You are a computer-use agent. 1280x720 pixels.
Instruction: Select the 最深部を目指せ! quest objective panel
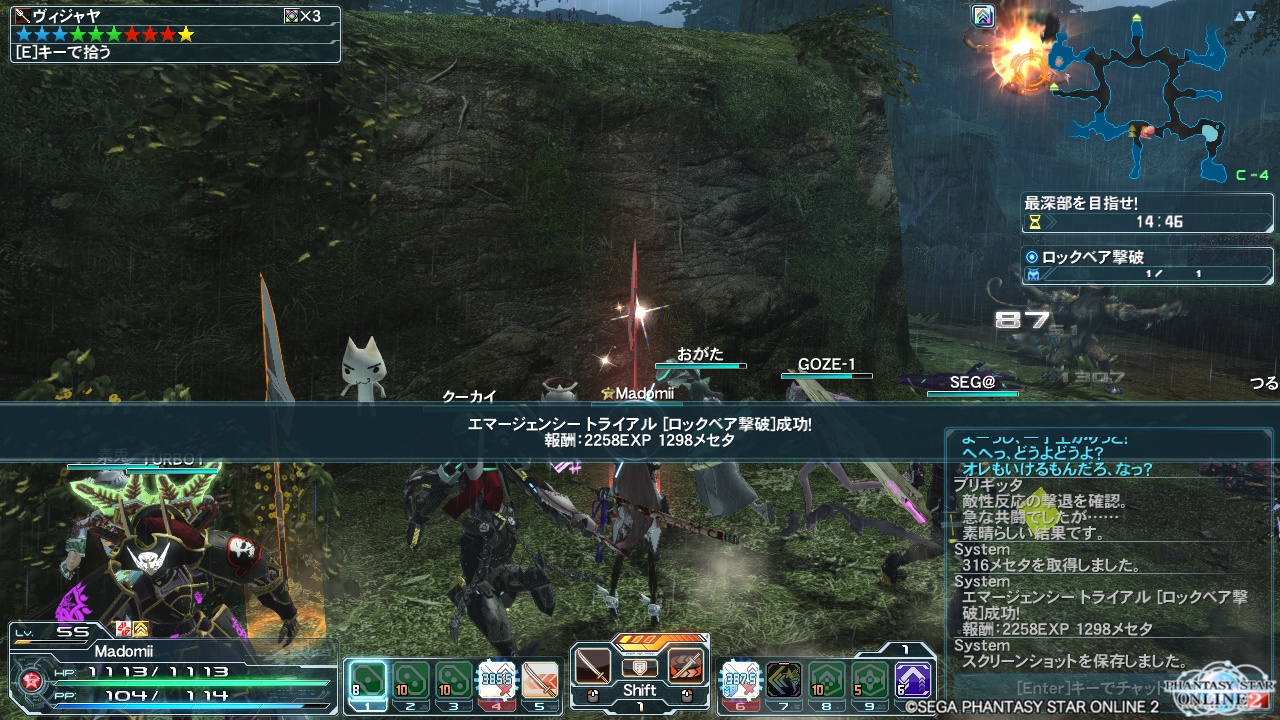1146,211
